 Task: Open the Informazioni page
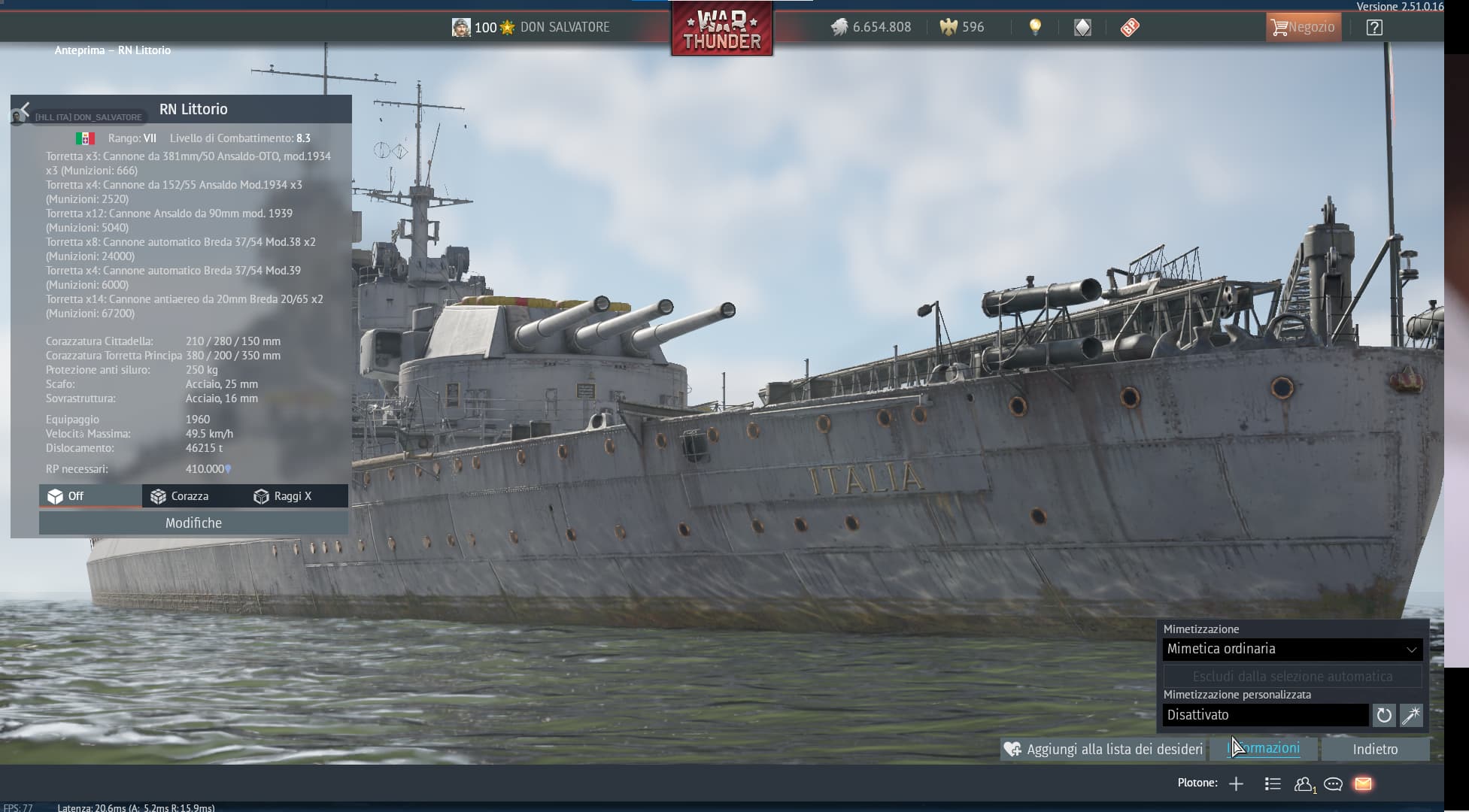point(1264,749)
